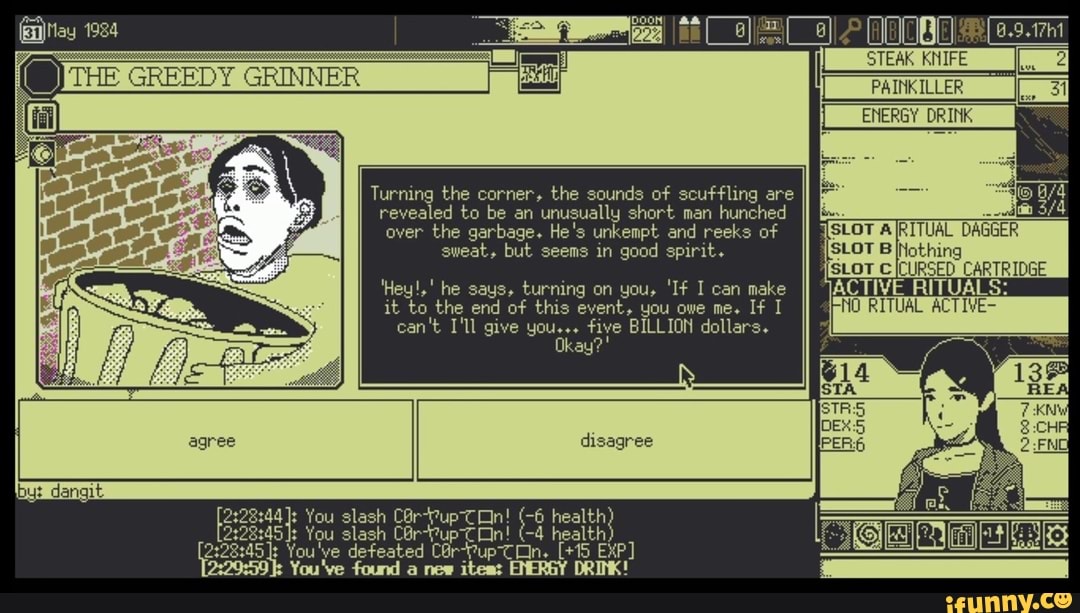Choose the disagree response
This screenshot has width=1080, height=613.
click(614, 440)
